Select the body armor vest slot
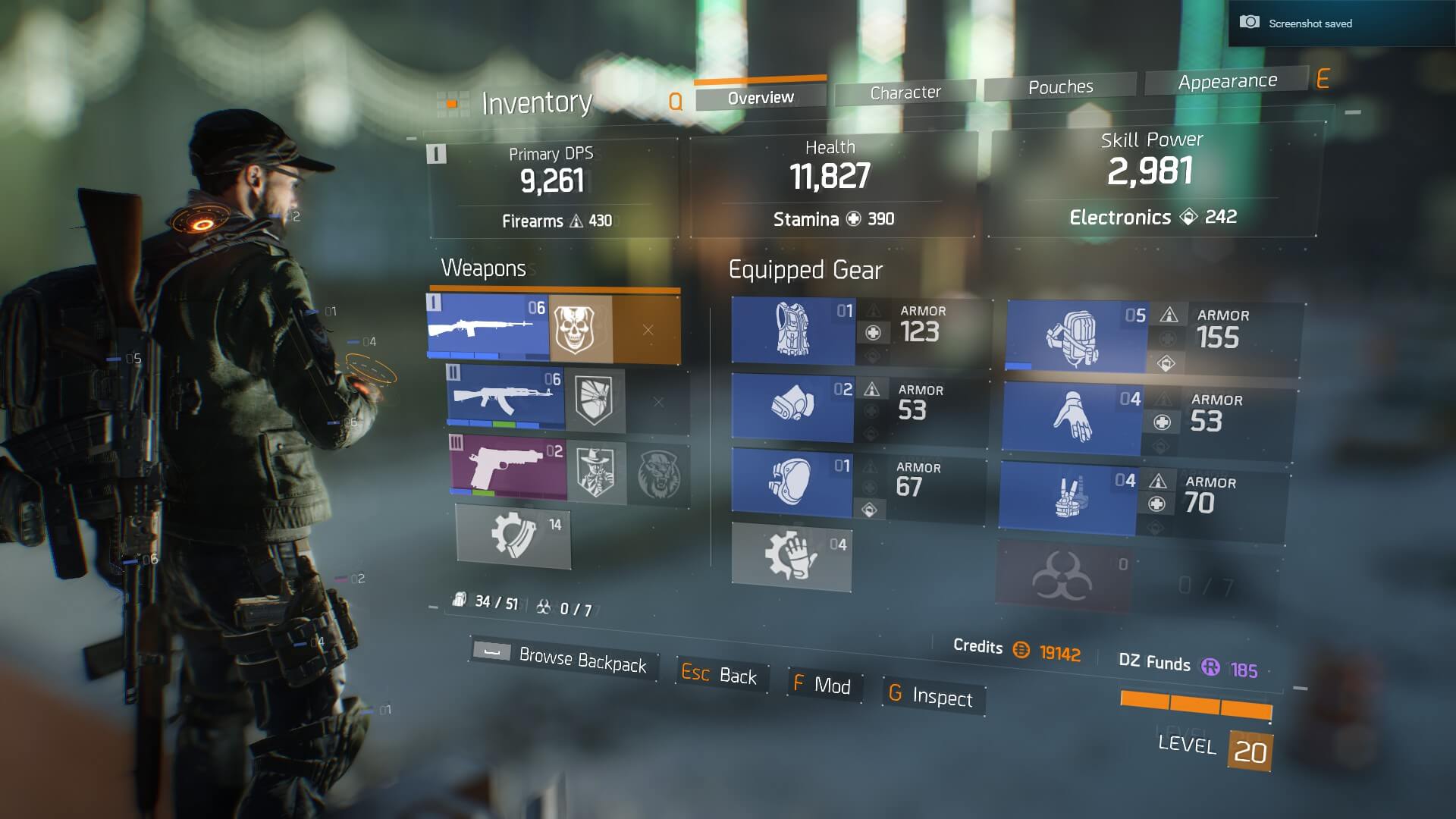Screen dimensions: 1456x819 coord(793,331)
